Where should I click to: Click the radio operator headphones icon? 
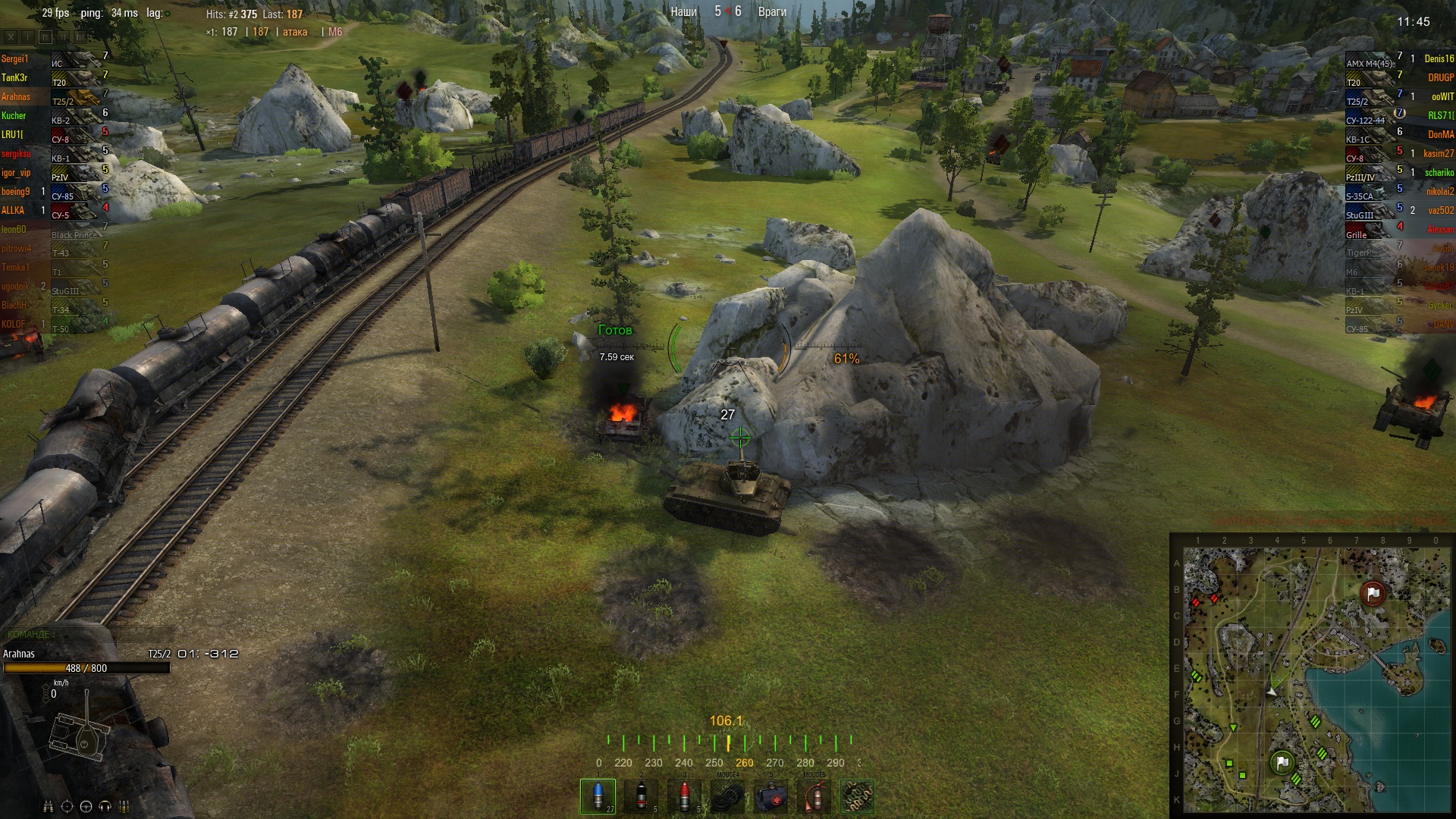[105, 806]
